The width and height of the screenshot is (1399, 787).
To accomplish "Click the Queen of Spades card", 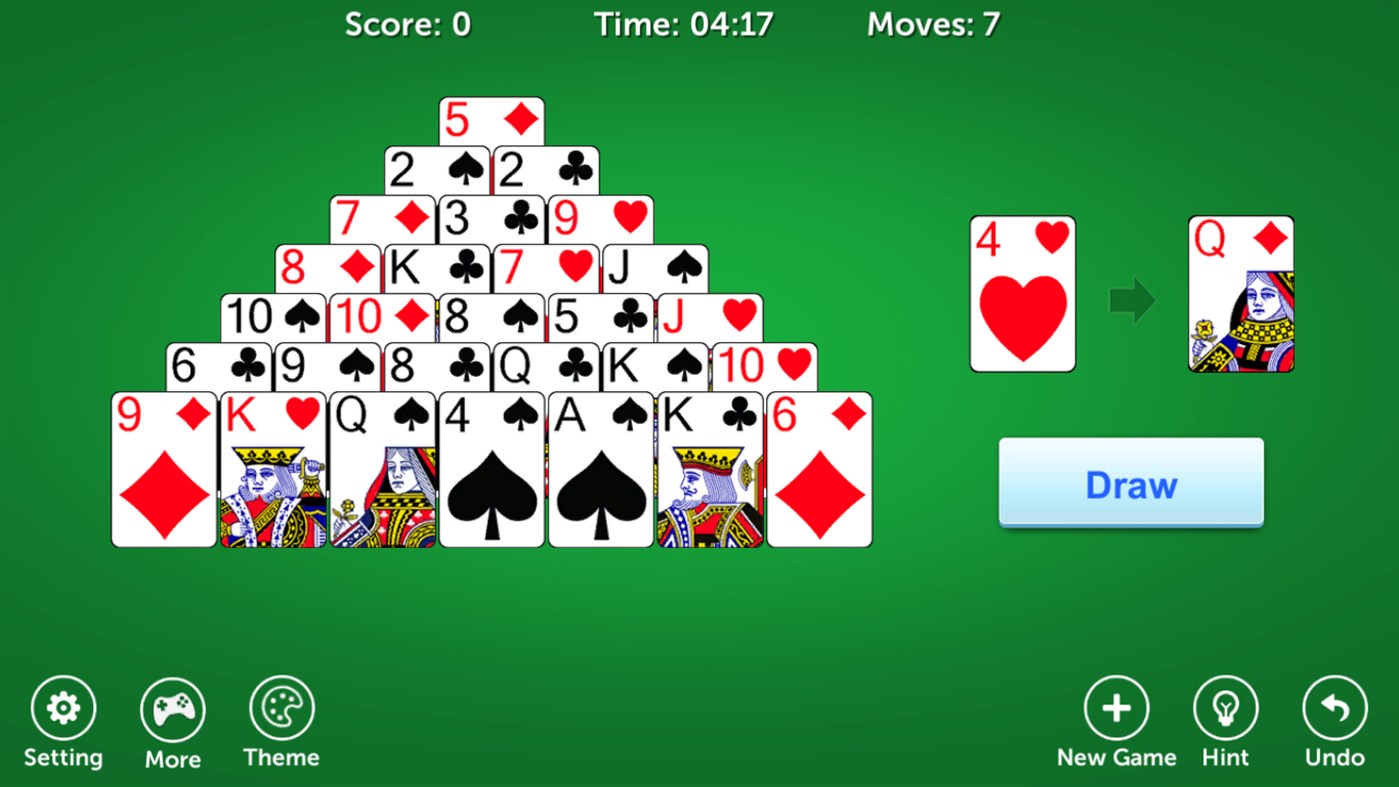I will [382, 468].
